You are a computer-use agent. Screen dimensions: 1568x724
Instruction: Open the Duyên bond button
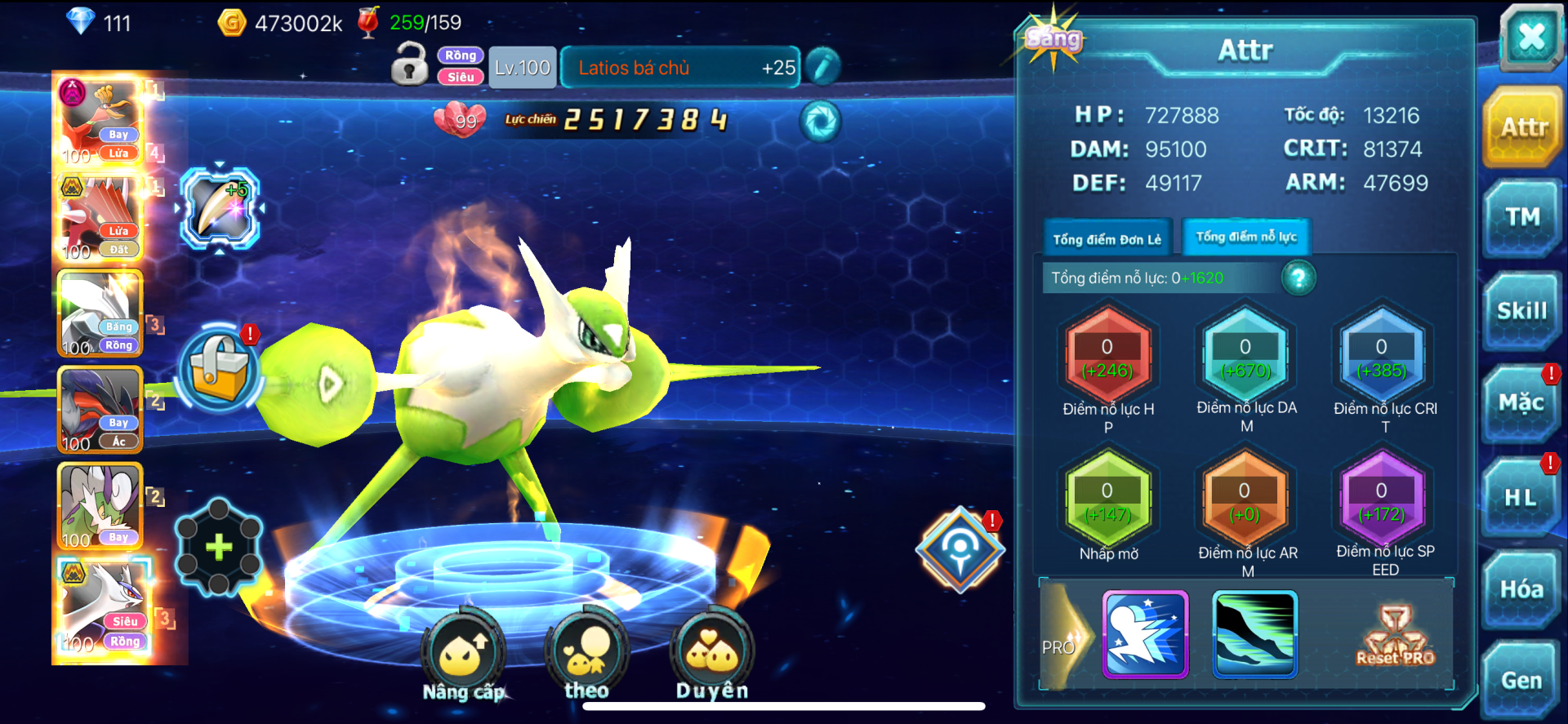click(712, 655)
